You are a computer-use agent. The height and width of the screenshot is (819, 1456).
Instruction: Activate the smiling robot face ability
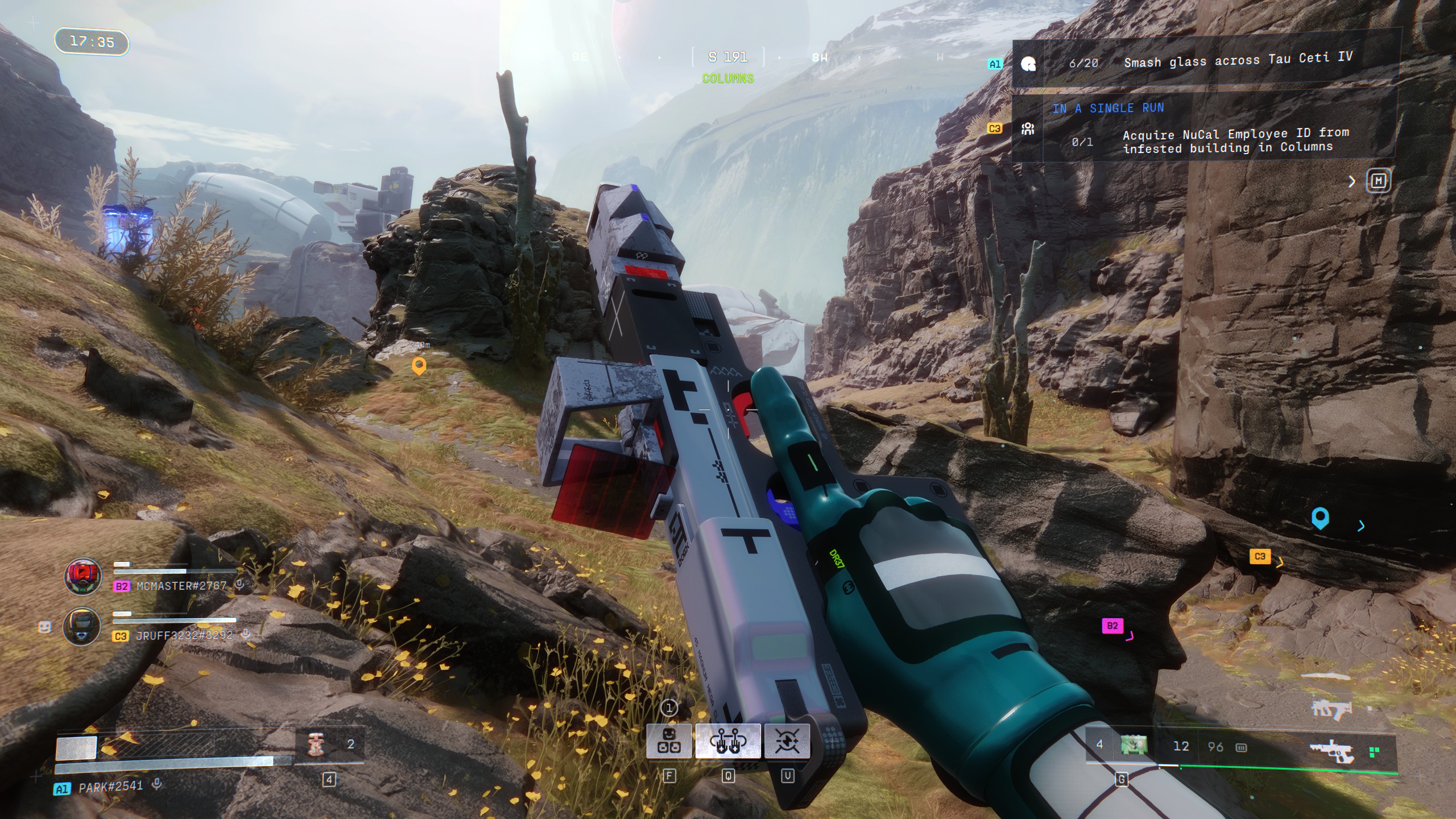669,741
